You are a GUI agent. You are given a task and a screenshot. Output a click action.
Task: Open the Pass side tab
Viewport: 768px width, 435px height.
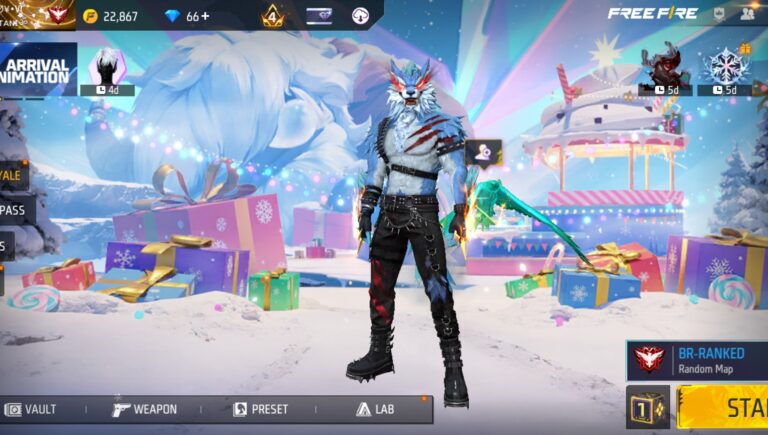point(15,210)
